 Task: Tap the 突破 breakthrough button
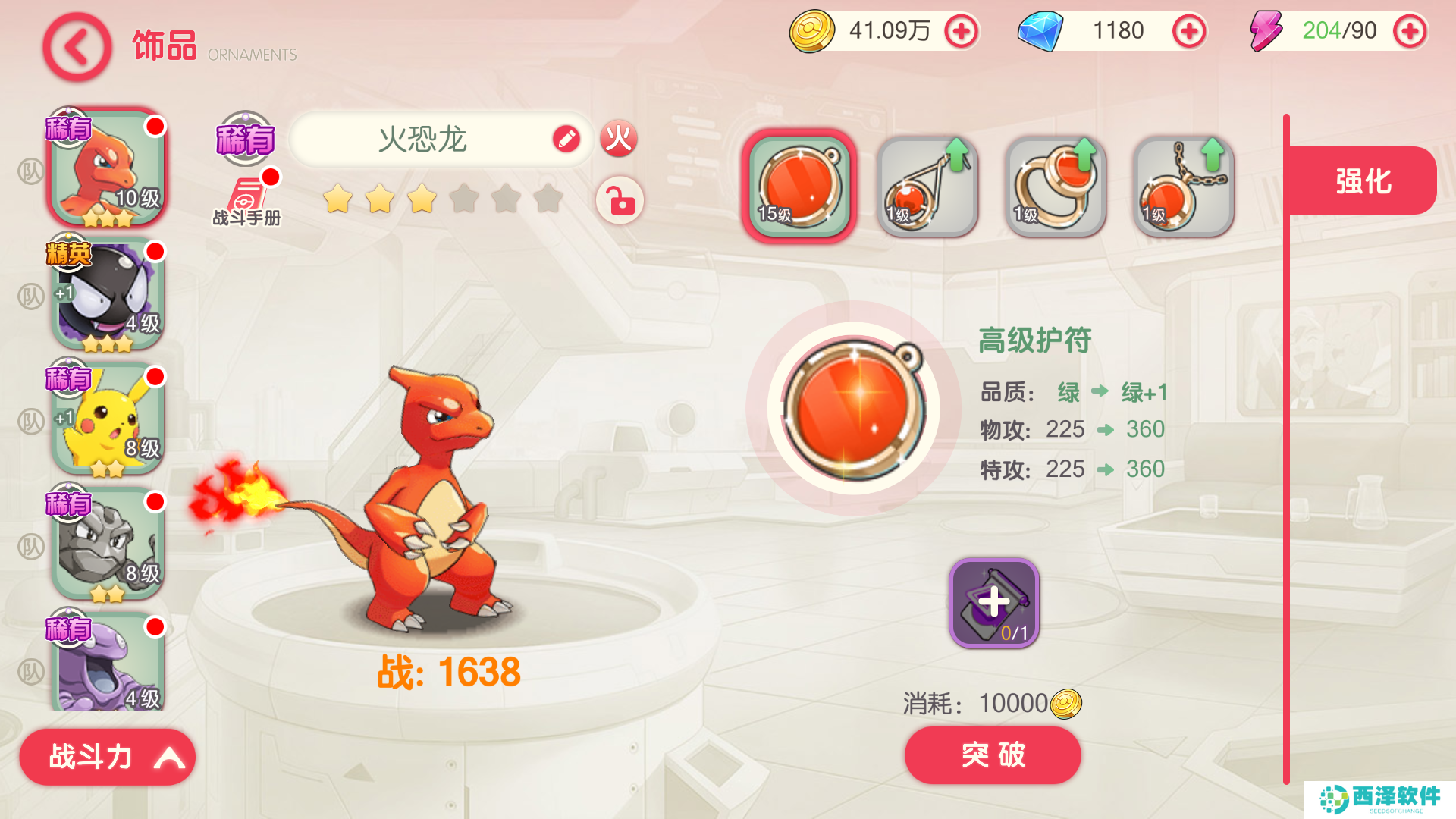coord(992,755)
